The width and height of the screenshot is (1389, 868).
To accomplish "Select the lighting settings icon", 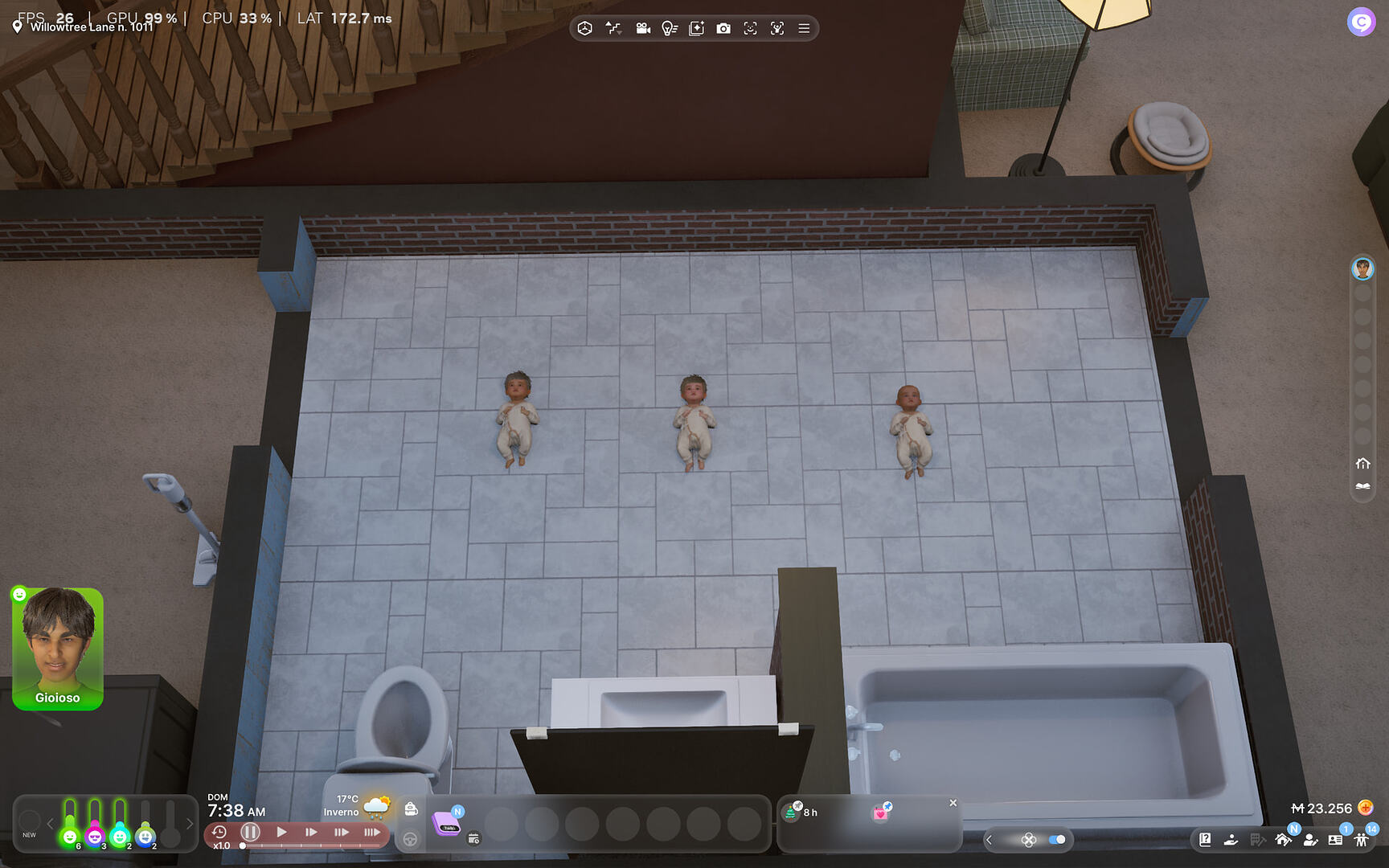I will (x=670, y=28).
